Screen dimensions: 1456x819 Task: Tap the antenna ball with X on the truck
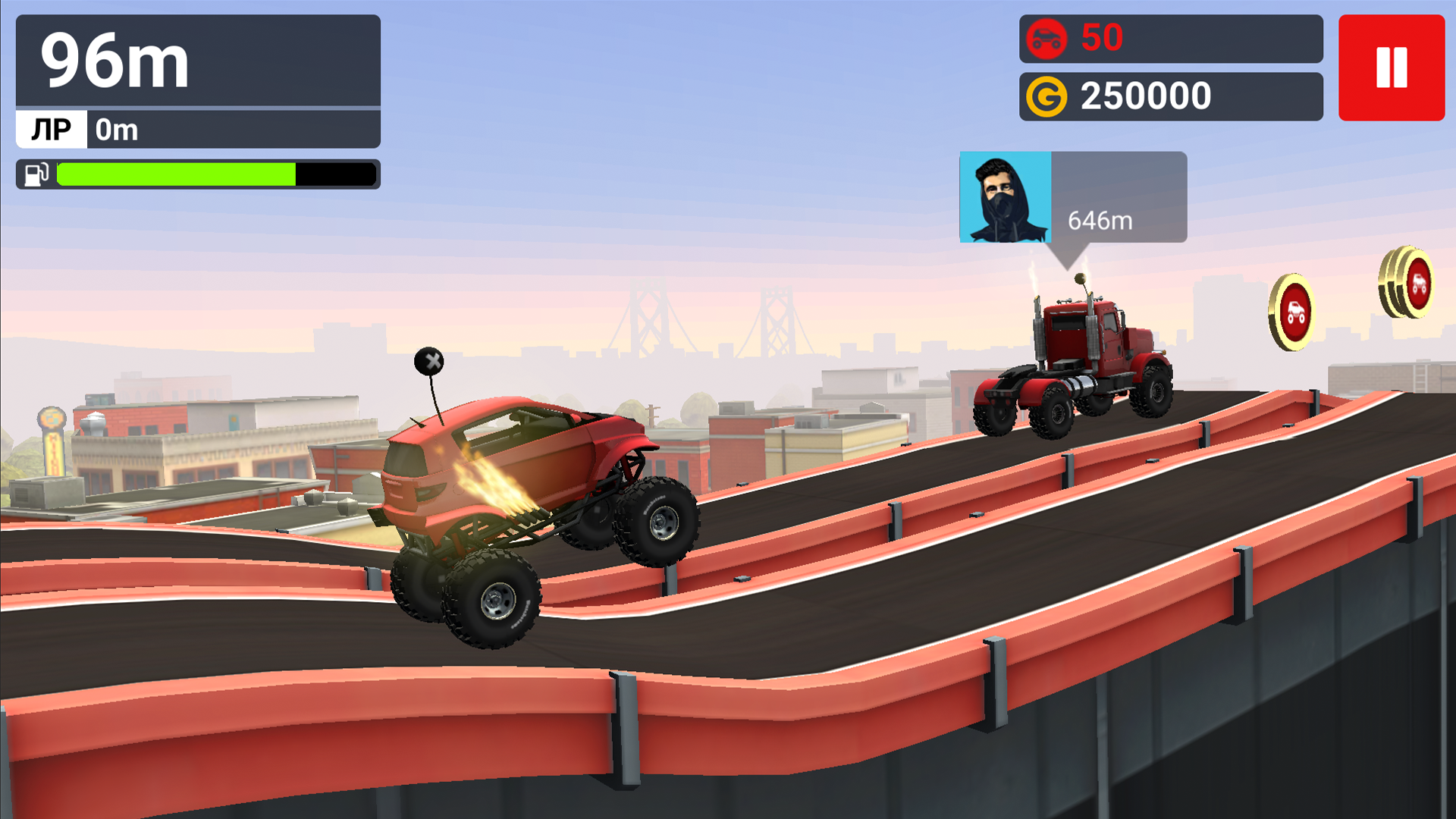point(430,362)
